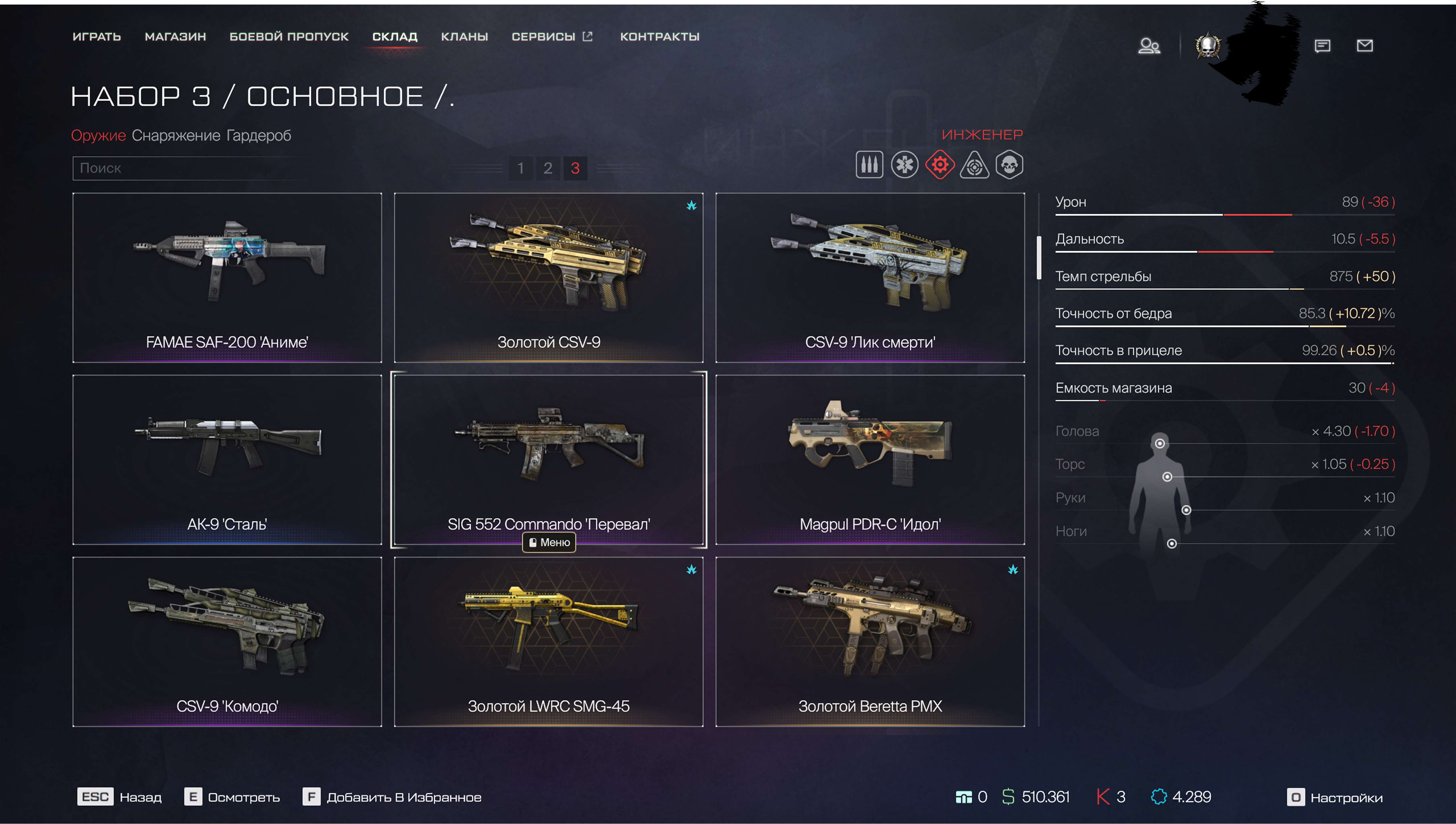This screenshot has width=1456, height=824.
Task: Open the МАГАЗИН shop menu
Action: point(175,37)
